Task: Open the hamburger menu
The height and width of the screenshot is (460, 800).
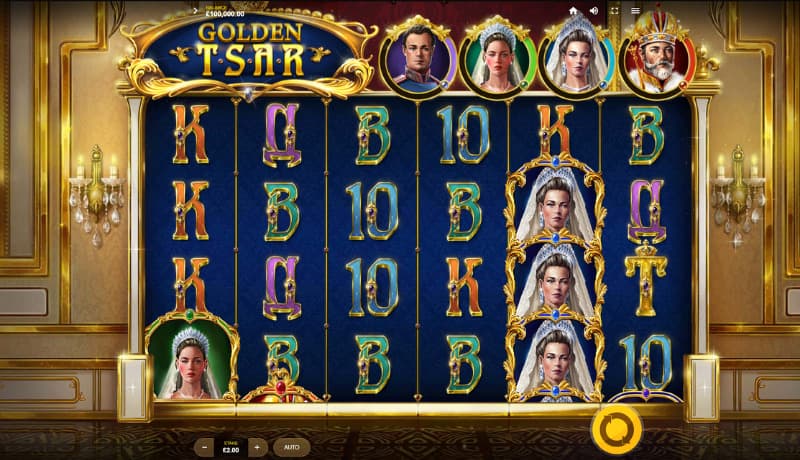Action: pos(634,11)
